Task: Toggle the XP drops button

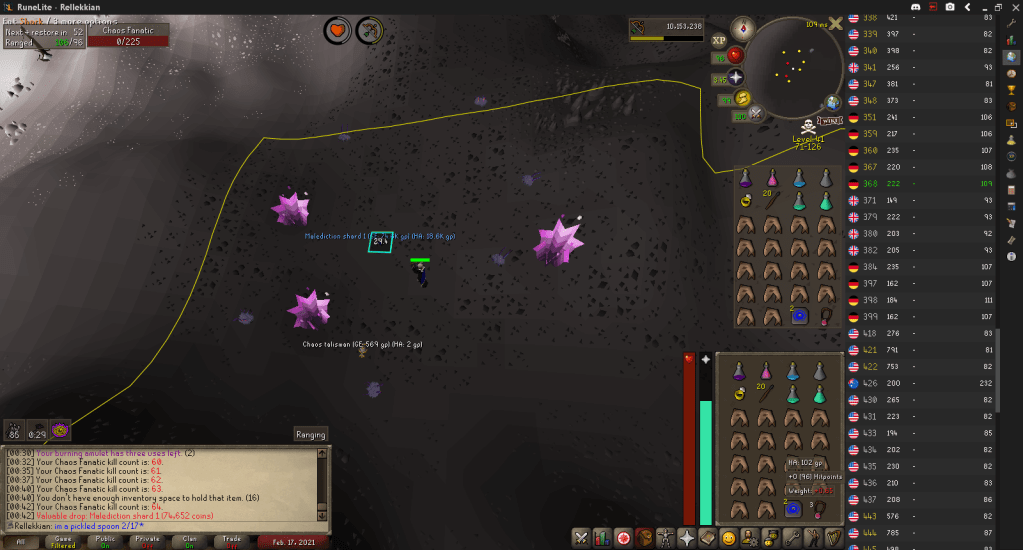Action: [x=719, y=41]
